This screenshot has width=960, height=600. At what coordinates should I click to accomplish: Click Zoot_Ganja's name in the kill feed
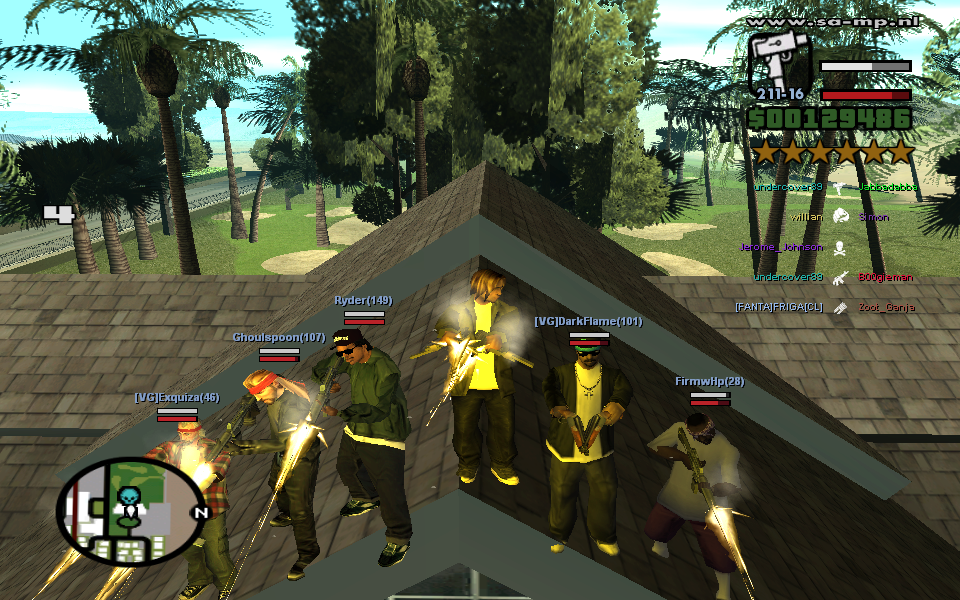pos(886,307)
